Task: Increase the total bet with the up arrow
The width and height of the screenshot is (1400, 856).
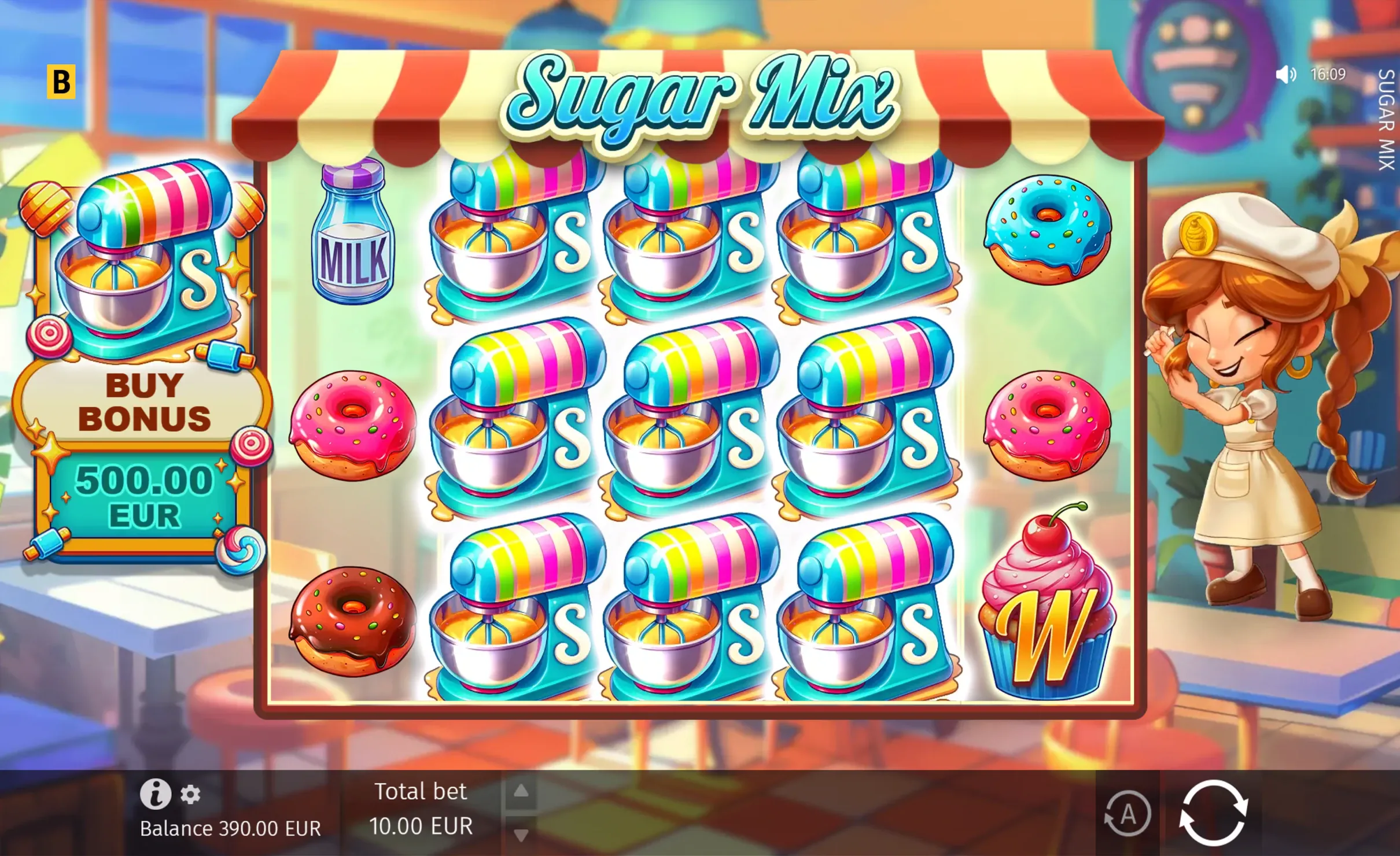Action: (521, 791)
